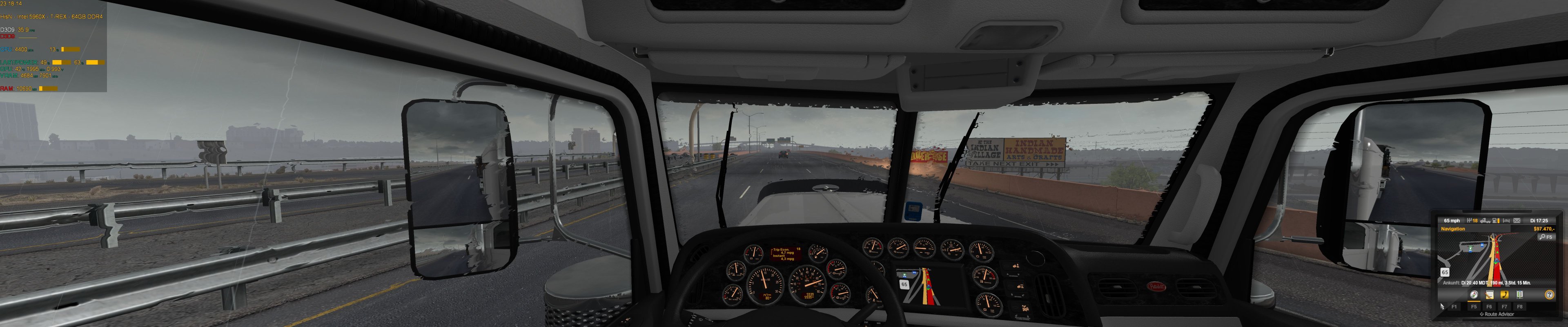
Task: Click the question mark help icon
Action: coord(1549,296)
